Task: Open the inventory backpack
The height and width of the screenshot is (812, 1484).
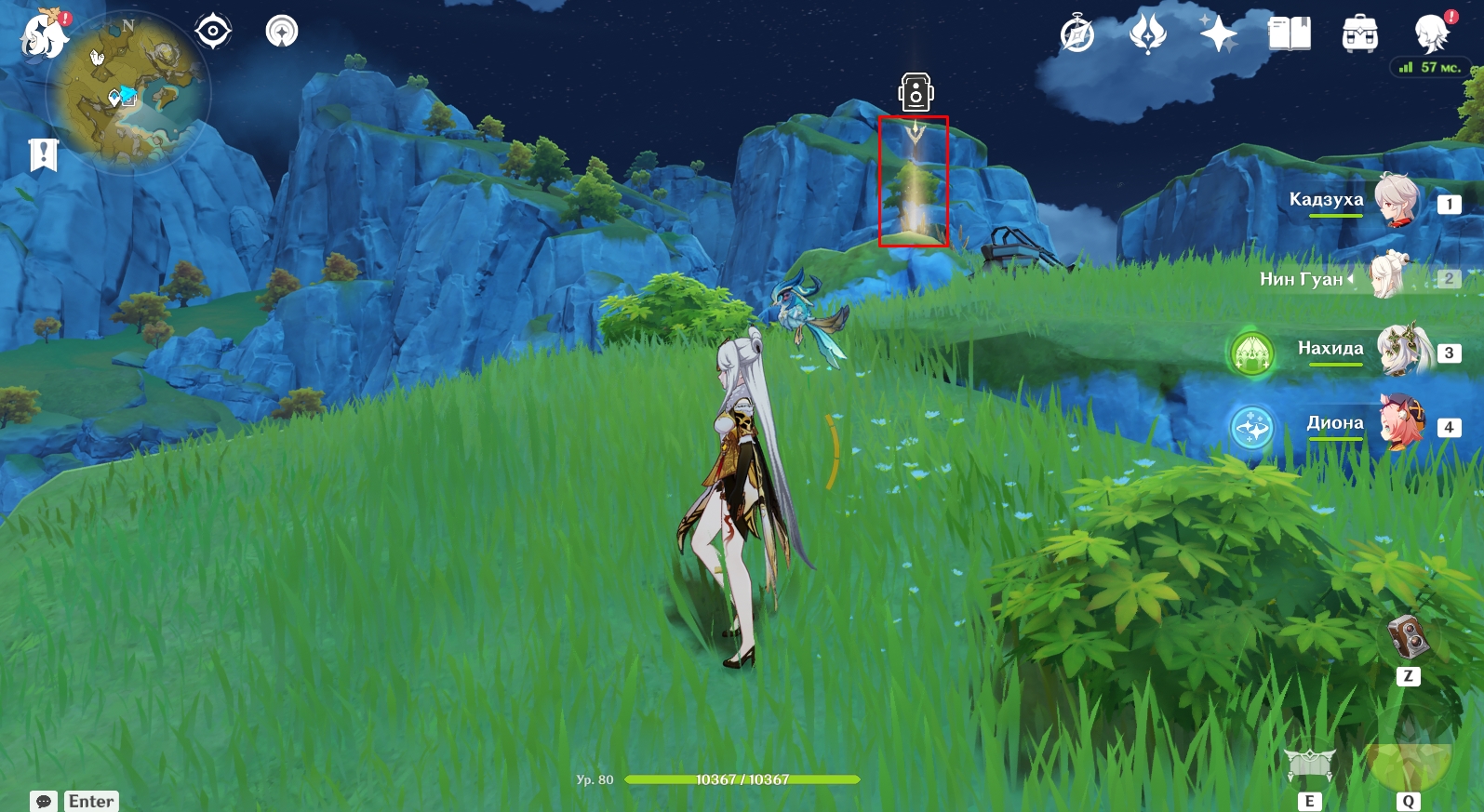Action: click(1359, 34)
